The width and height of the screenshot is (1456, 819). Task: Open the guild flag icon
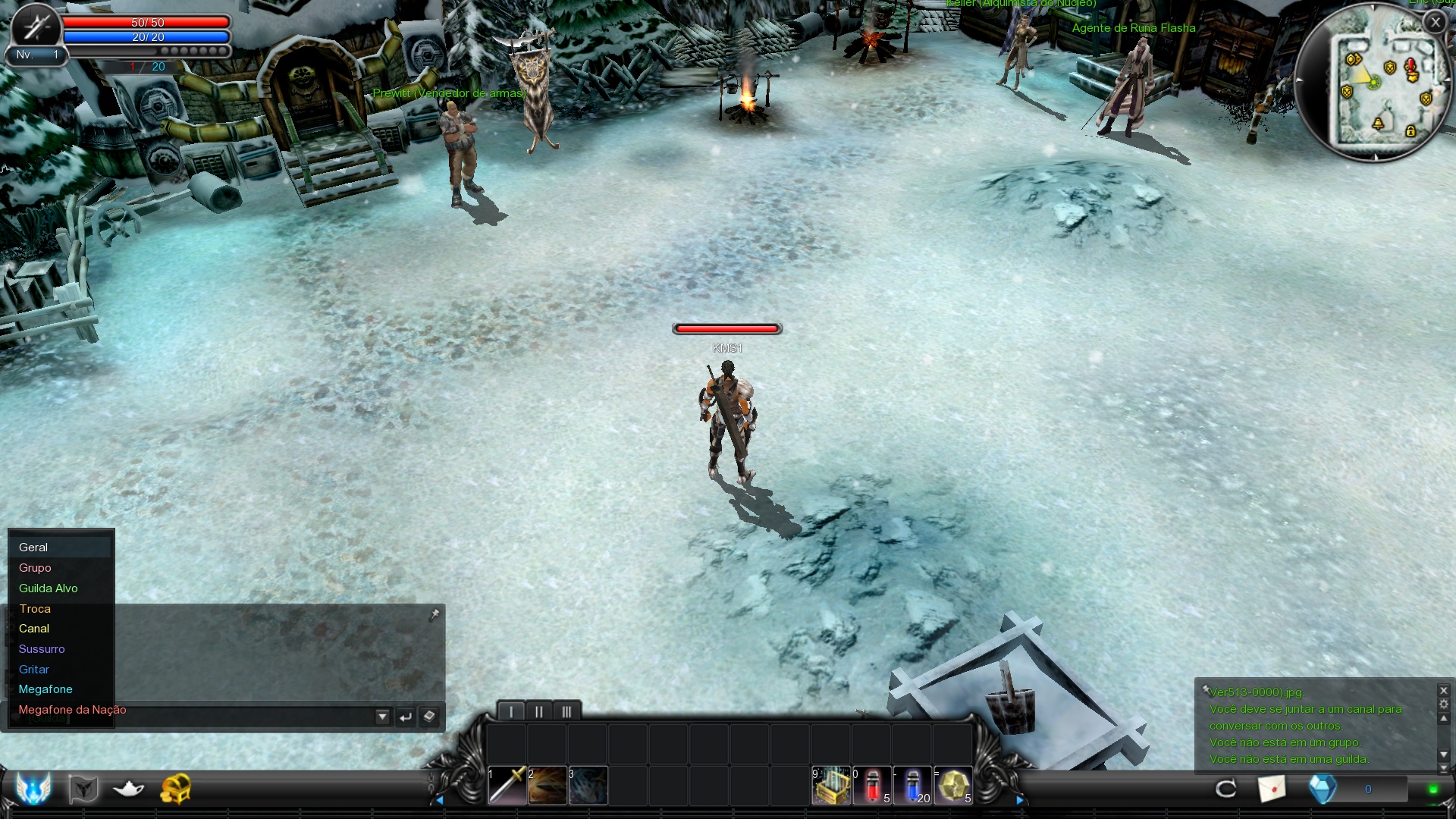point(82,790)
